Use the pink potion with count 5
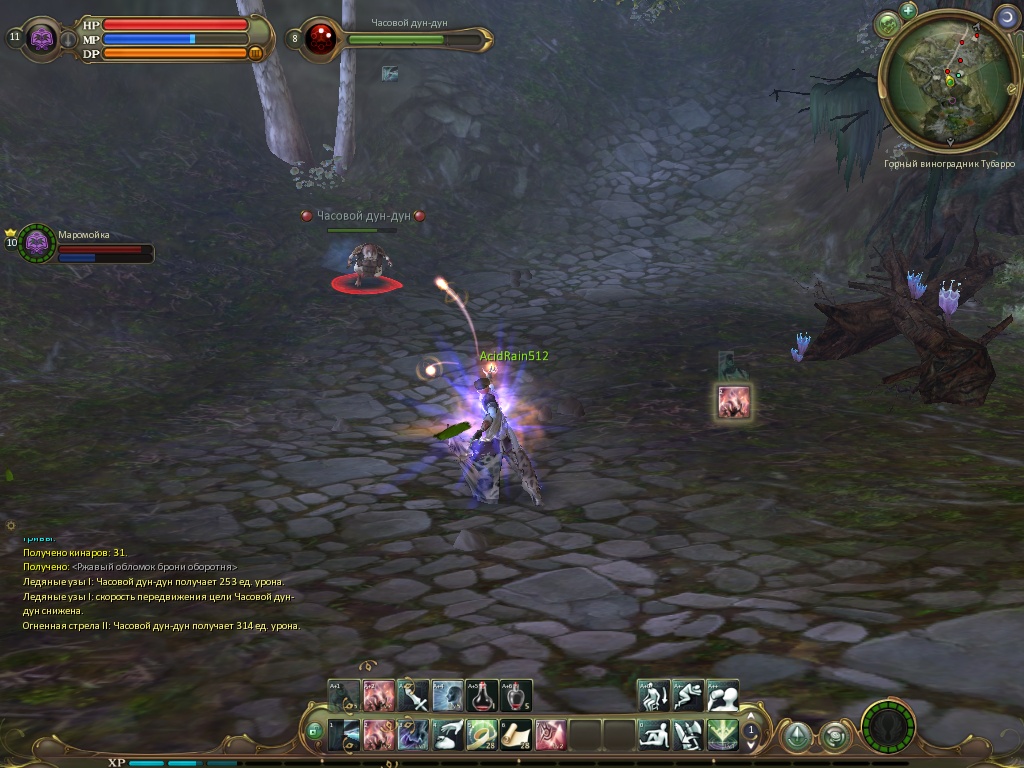 tap(516, 696)
